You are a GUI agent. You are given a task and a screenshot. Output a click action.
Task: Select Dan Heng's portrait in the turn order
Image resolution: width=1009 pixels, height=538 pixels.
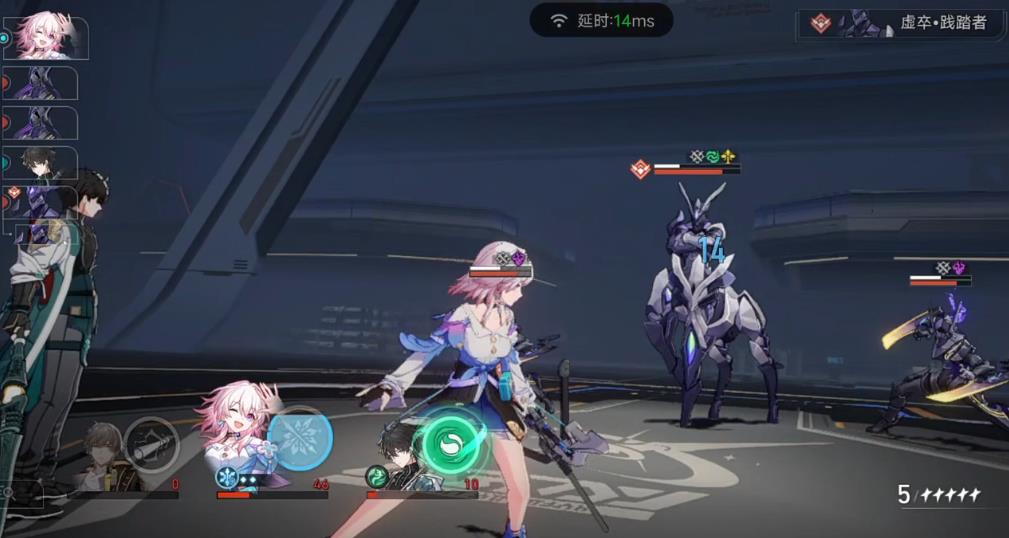(44, 163)
